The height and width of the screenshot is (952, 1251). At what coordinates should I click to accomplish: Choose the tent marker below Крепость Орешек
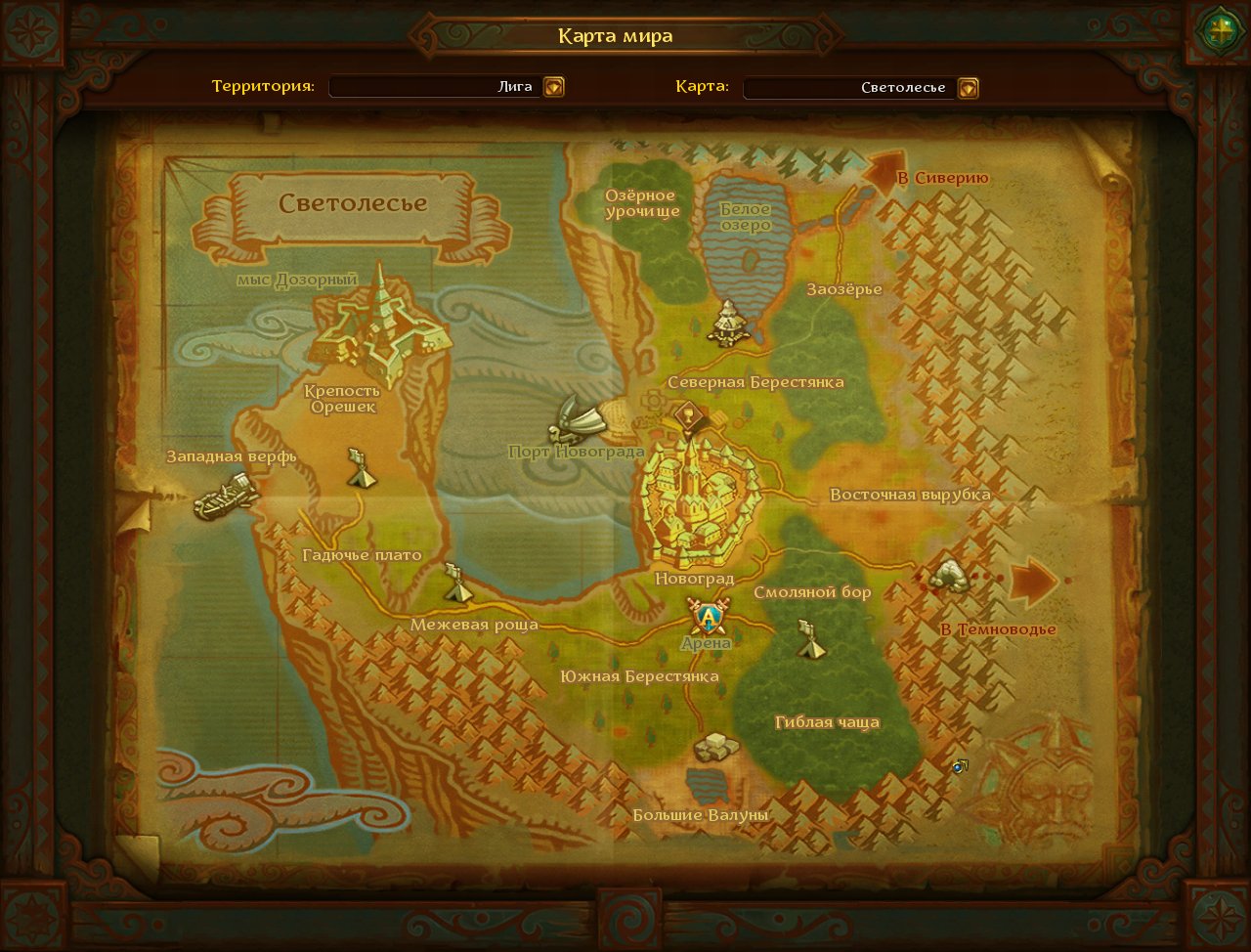click(x=361, y=469)
